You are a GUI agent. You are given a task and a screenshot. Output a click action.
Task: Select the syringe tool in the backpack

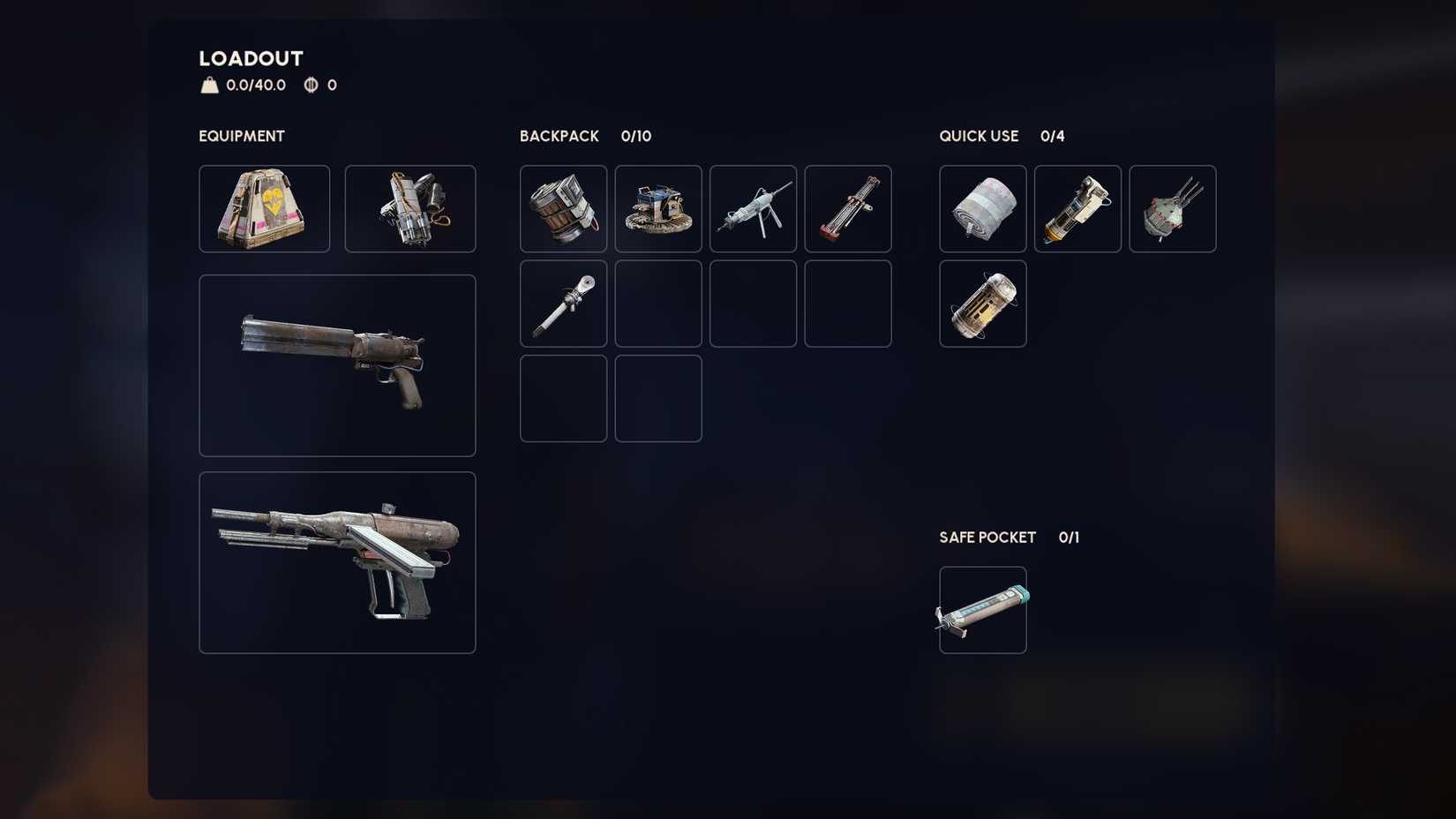click(563, 303)
